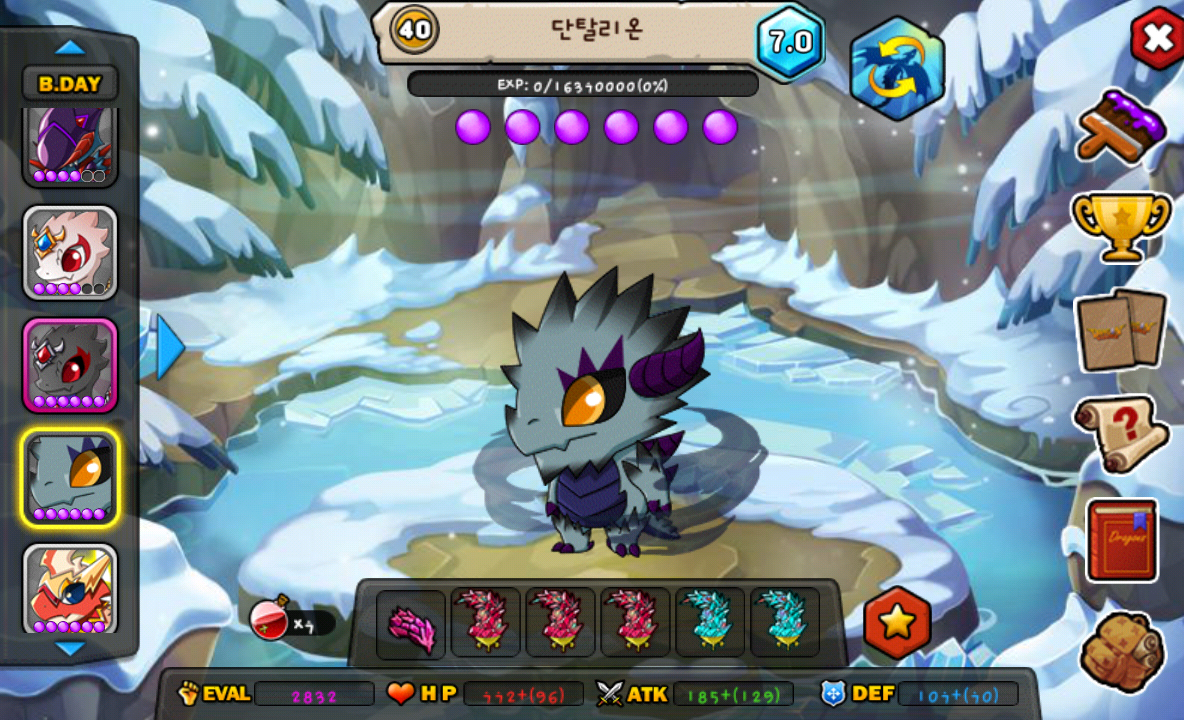Expand the side panel with blue arrow
The image size is (1184, 720).
tap(170, 347)
